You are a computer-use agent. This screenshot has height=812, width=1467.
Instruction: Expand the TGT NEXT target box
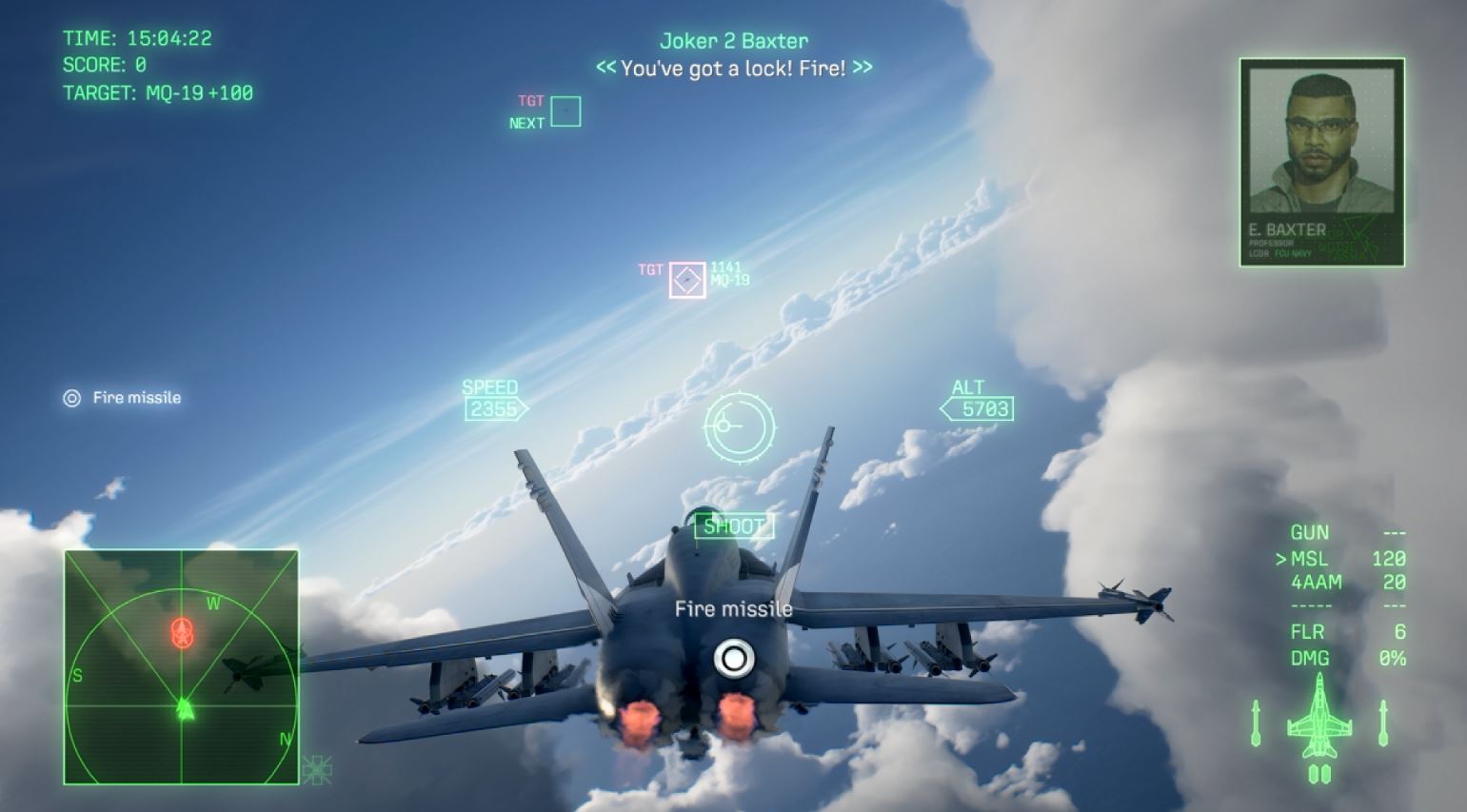[x=565, y=111]
